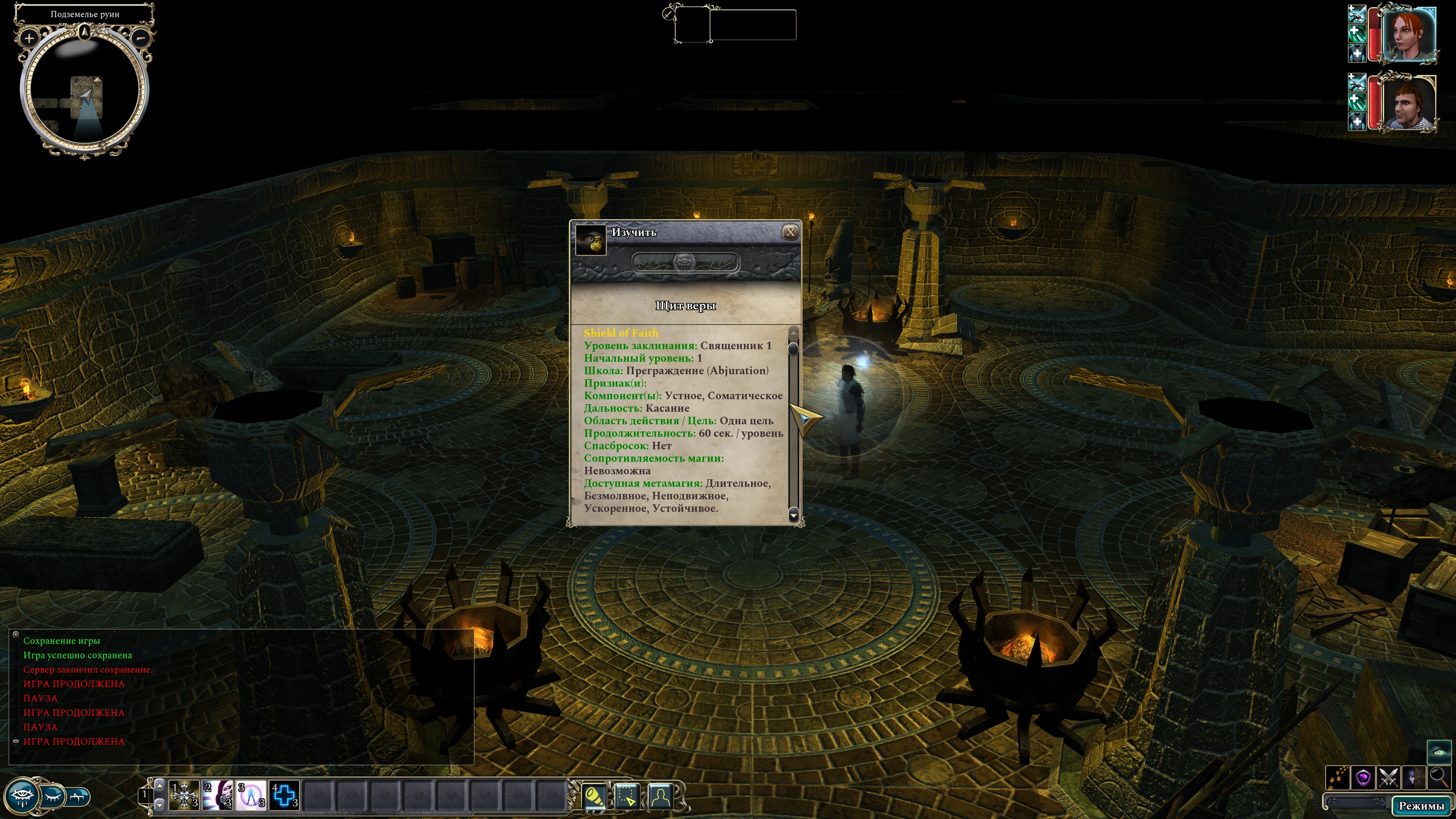Activate the blue cross spell in slot 4
1456x819 pixels.
[284, 795]
